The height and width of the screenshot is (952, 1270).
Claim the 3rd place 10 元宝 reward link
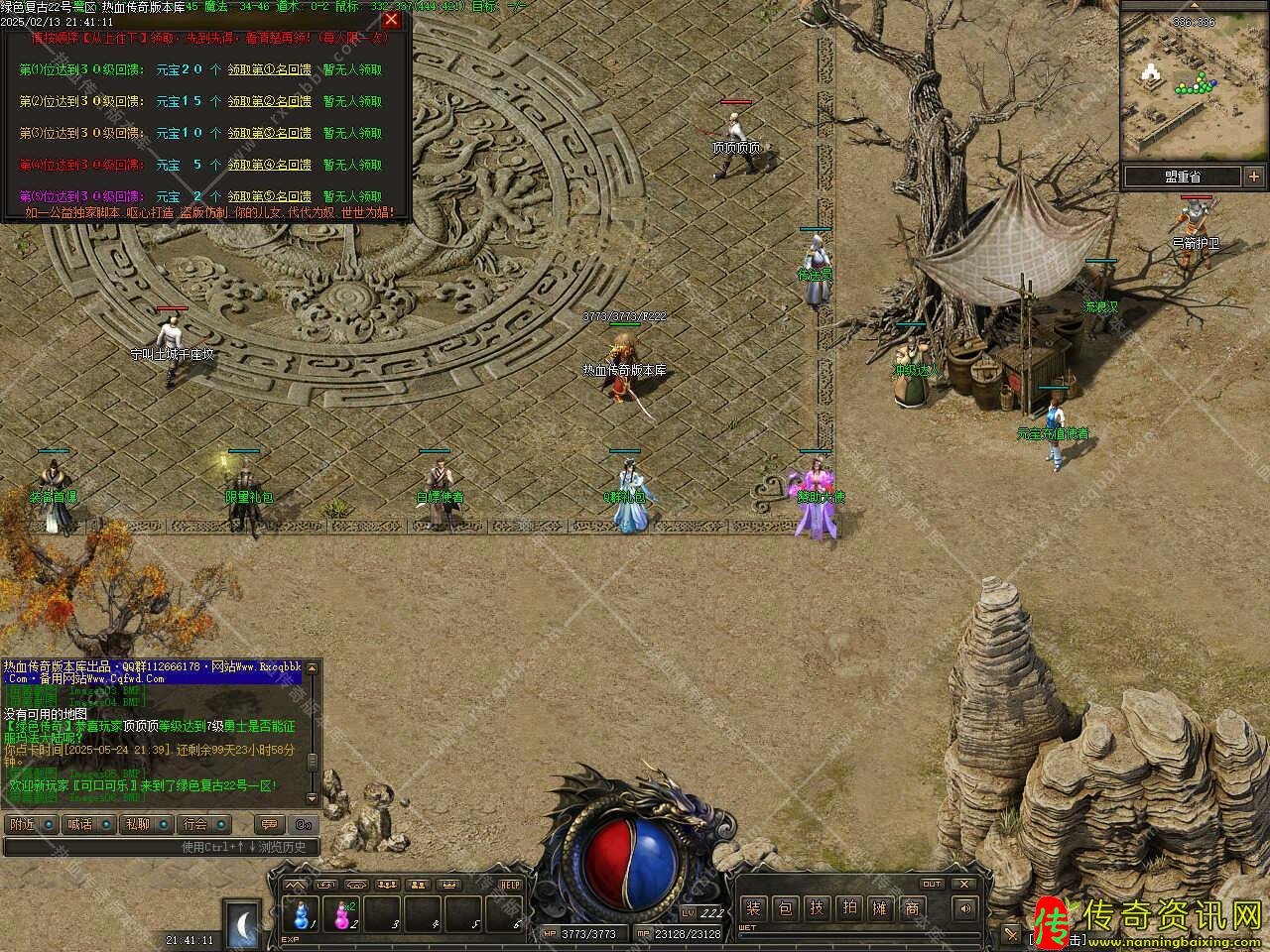[x=269, y=133]
